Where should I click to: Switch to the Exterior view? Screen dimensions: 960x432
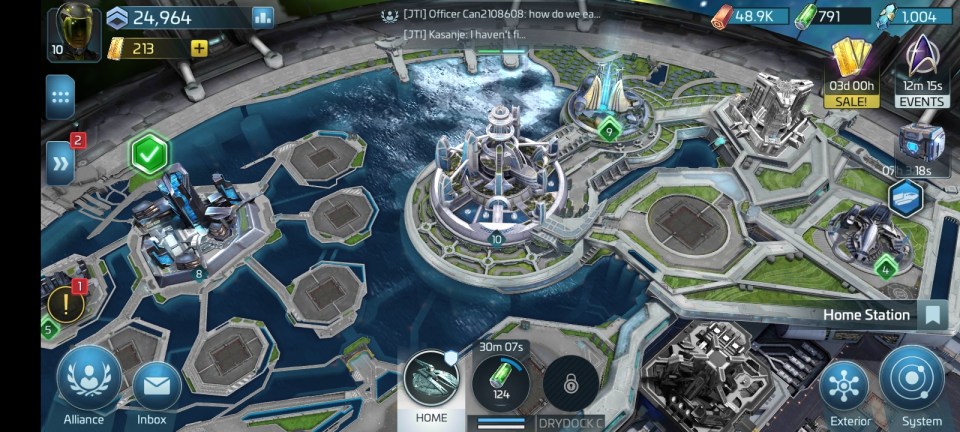[843, 387]
